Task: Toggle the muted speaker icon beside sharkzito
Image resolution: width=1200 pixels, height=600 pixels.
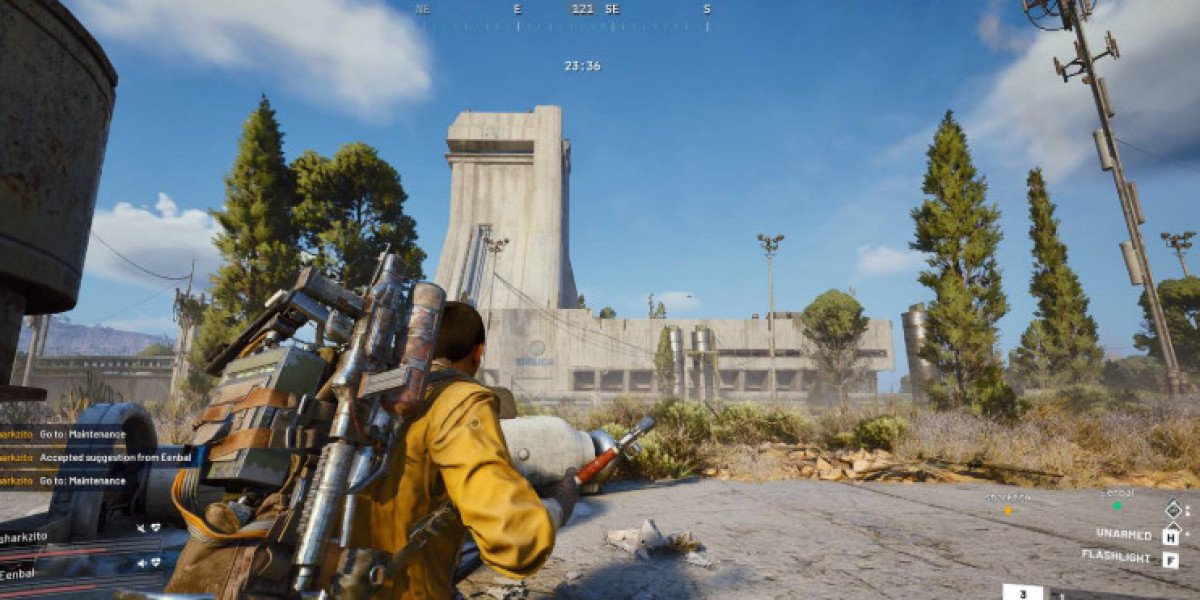Action: tap(141, 527)
